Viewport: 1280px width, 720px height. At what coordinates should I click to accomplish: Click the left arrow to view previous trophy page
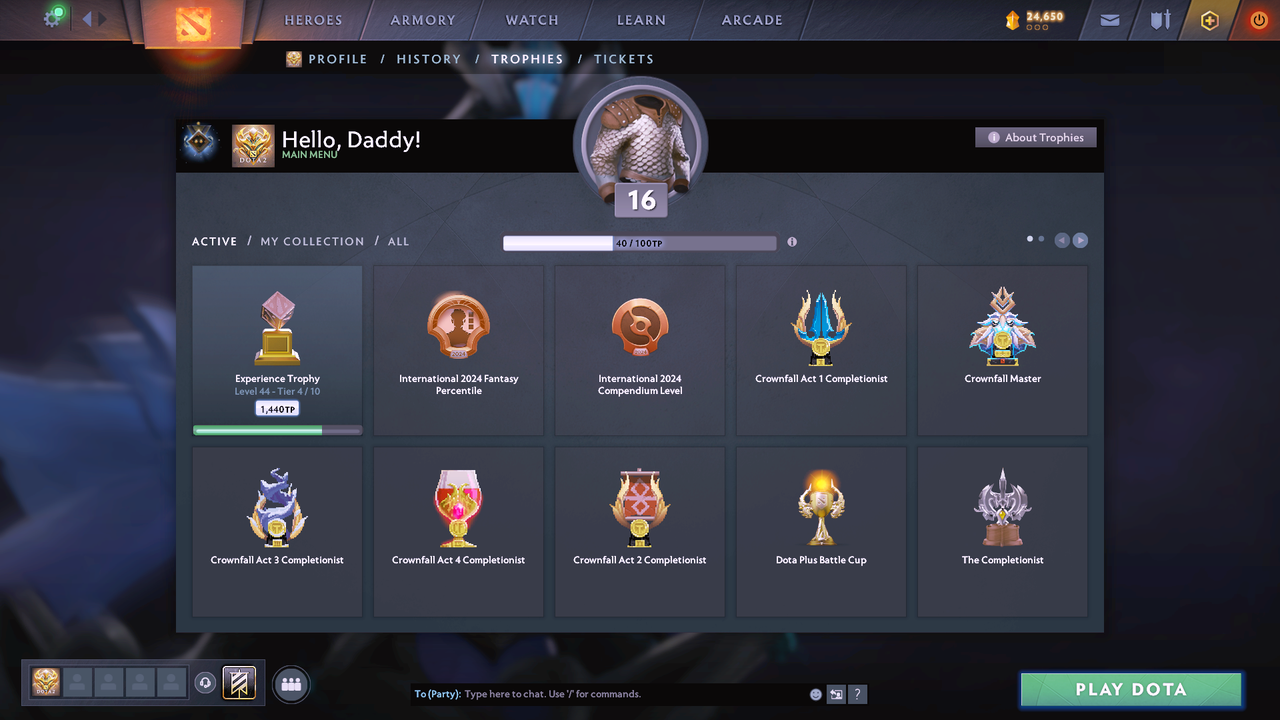1061,240
